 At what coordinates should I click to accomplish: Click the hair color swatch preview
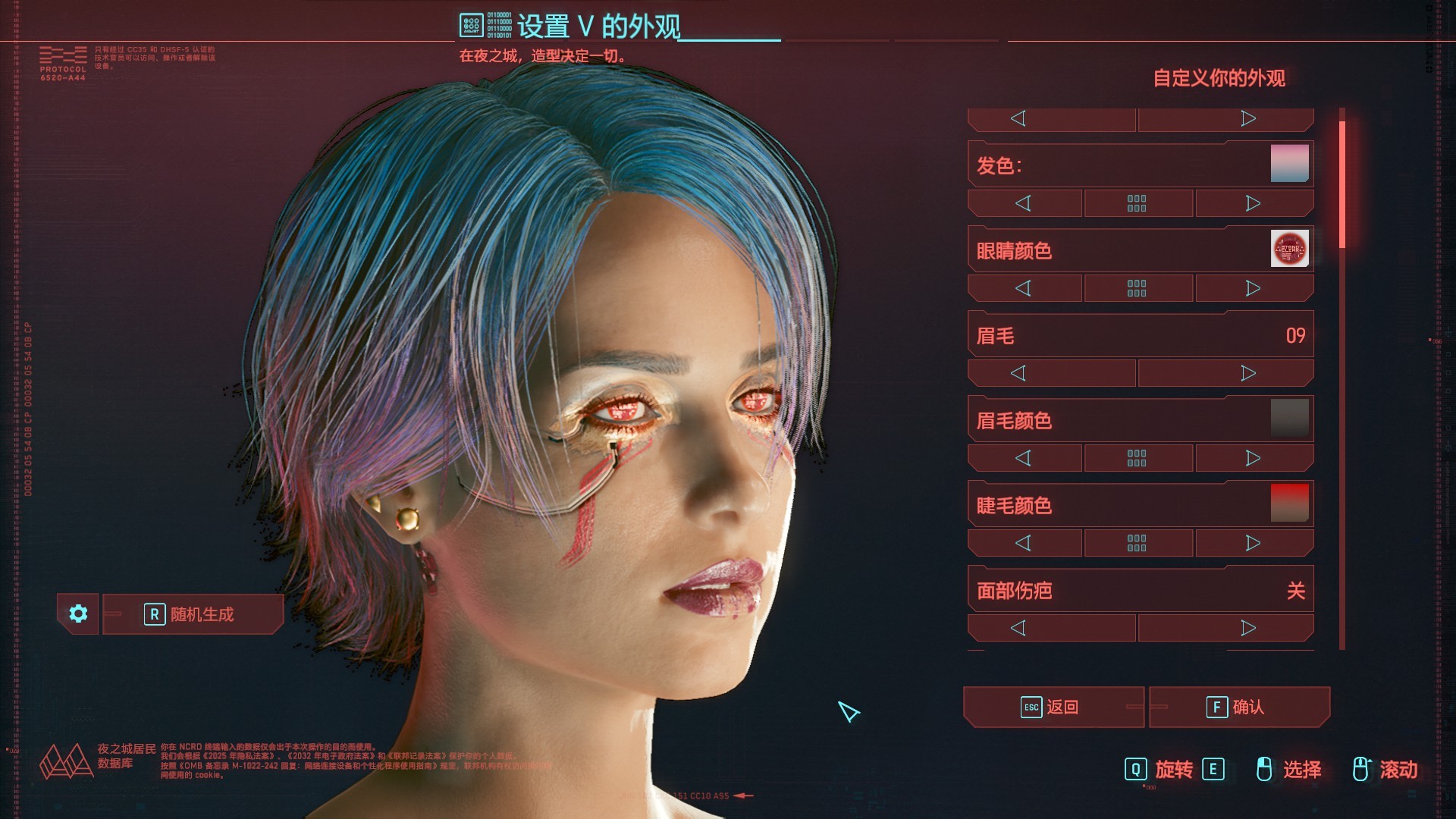point(1289,164)
